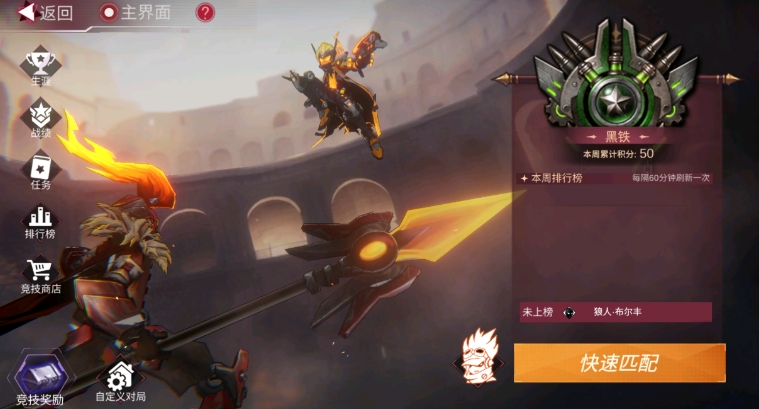Select the 狼人·布尔丰 ranking row

click(615, 312)
